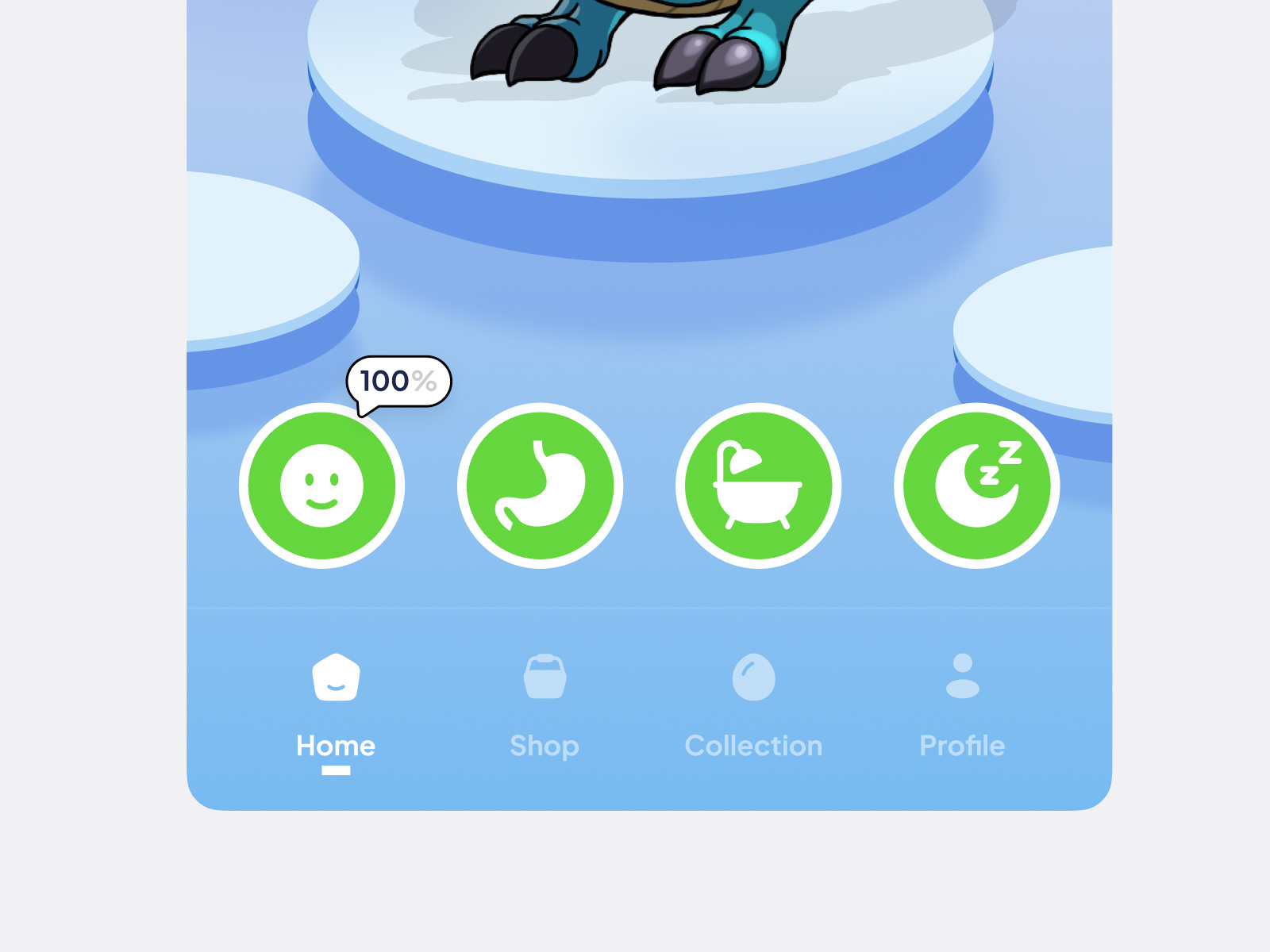Tap the sleeping moon icon for rest
Screen dimensions: 1270x952
(x=975, y=486)
